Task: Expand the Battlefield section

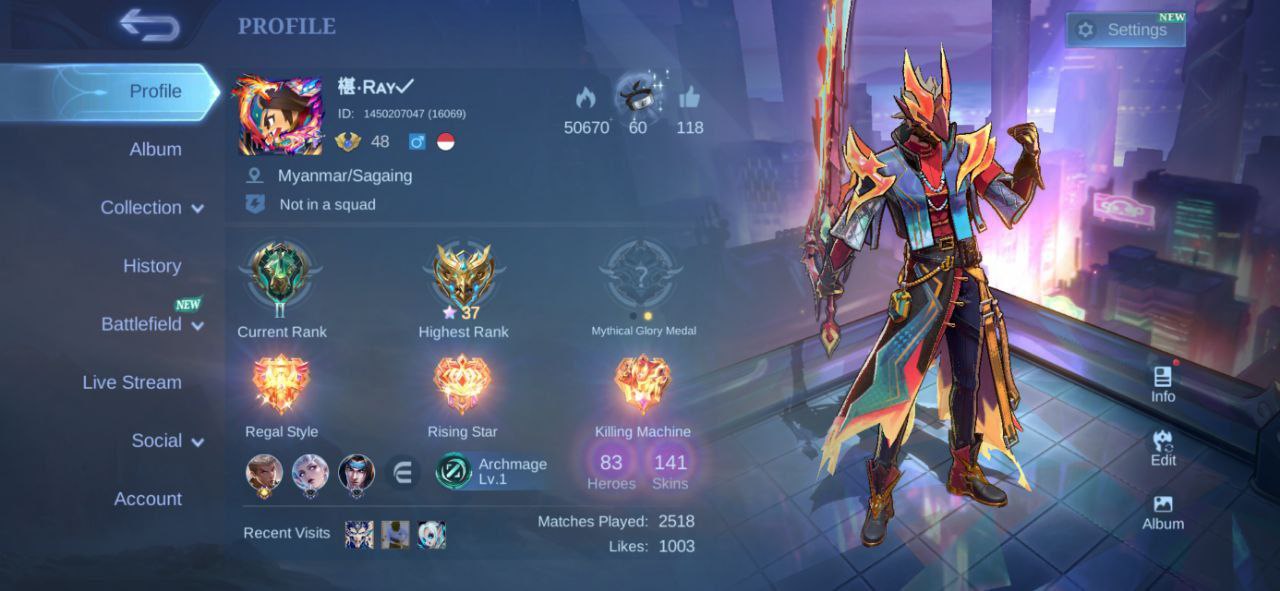Action: 151,324
